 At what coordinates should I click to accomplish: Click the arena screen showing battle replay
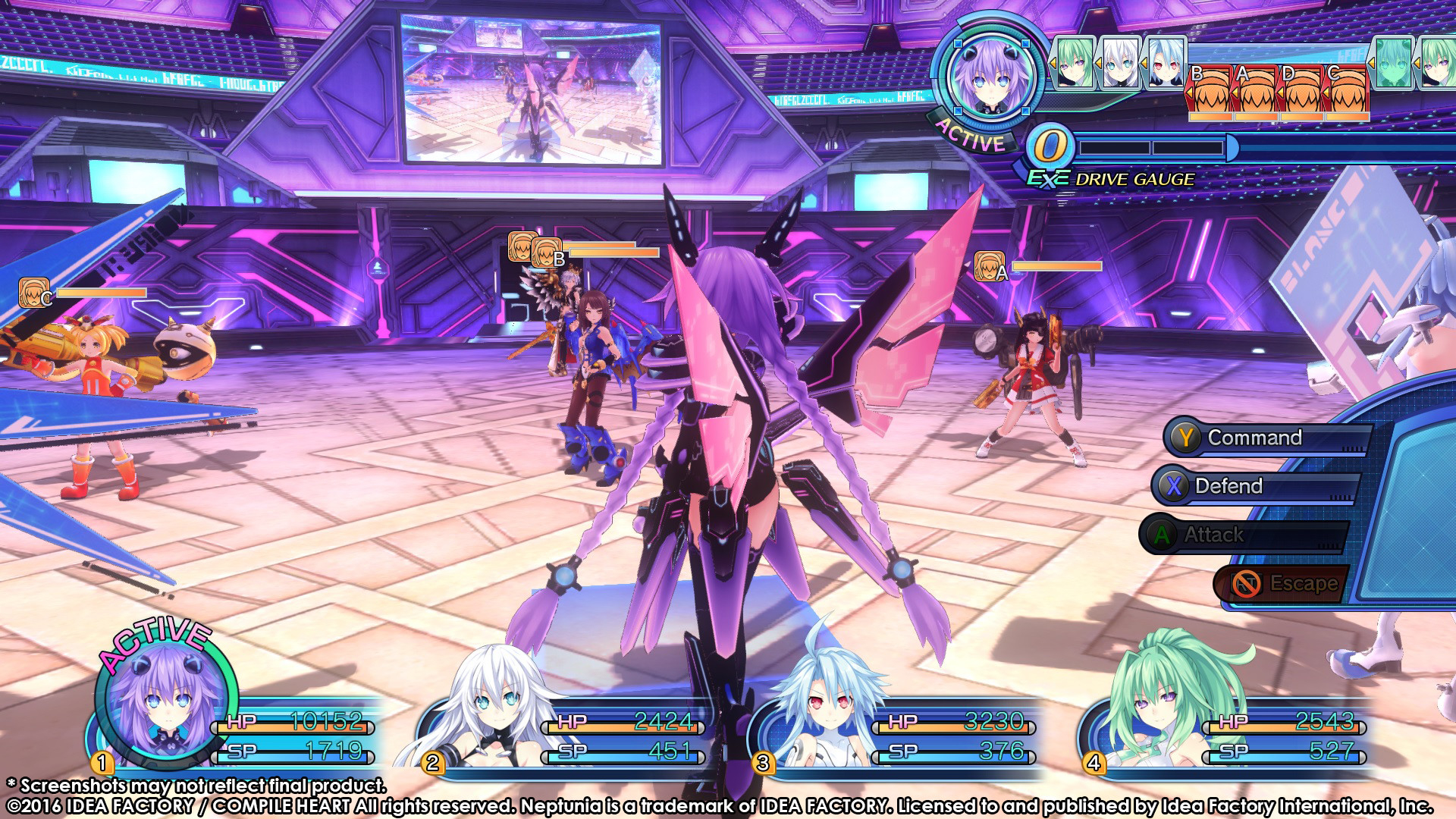click(x=531, y=87)
